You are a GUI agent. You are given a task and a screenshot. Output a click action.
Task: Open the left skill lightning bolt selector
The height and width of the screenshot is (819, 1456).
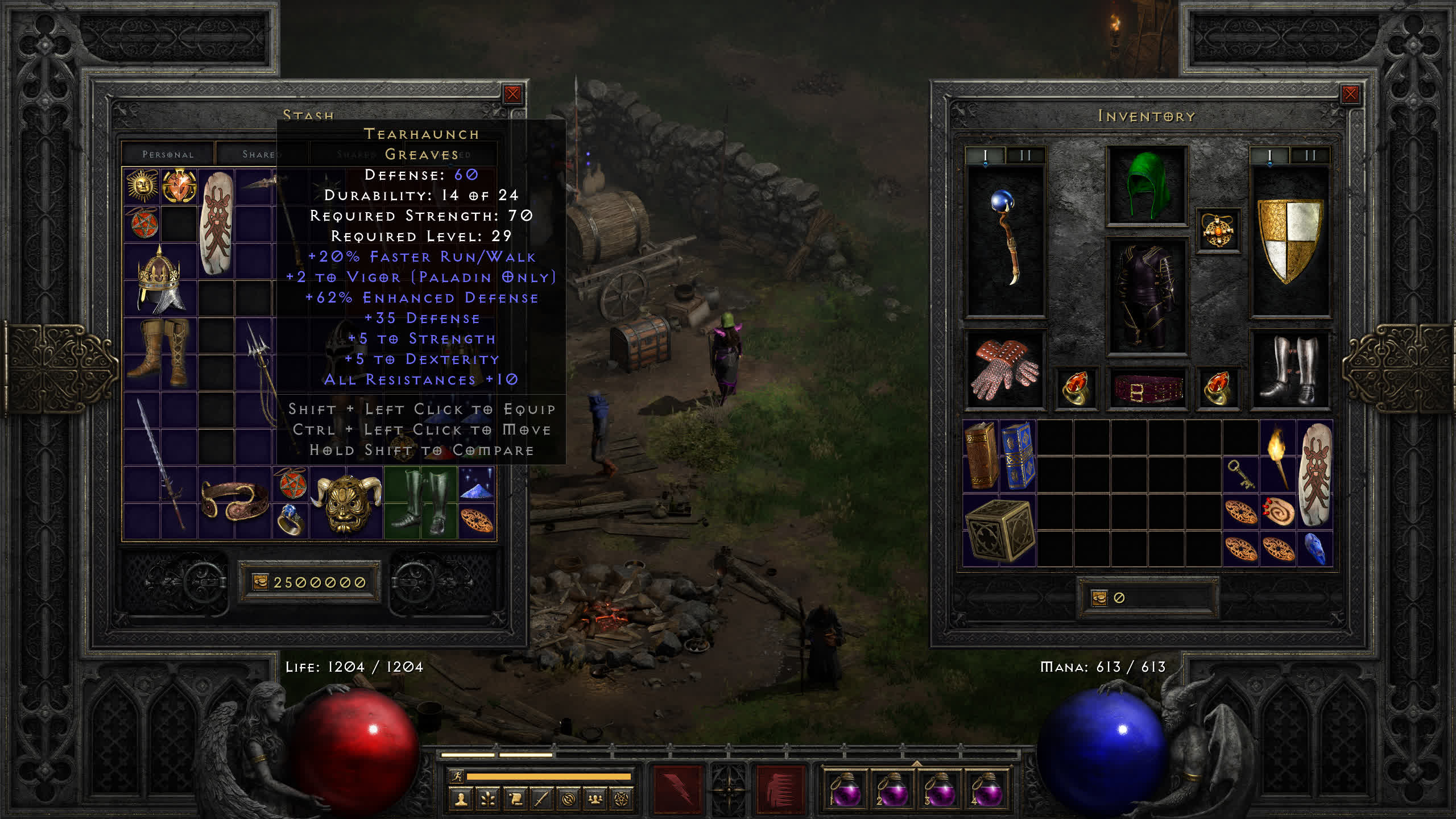tap(677, 789)
